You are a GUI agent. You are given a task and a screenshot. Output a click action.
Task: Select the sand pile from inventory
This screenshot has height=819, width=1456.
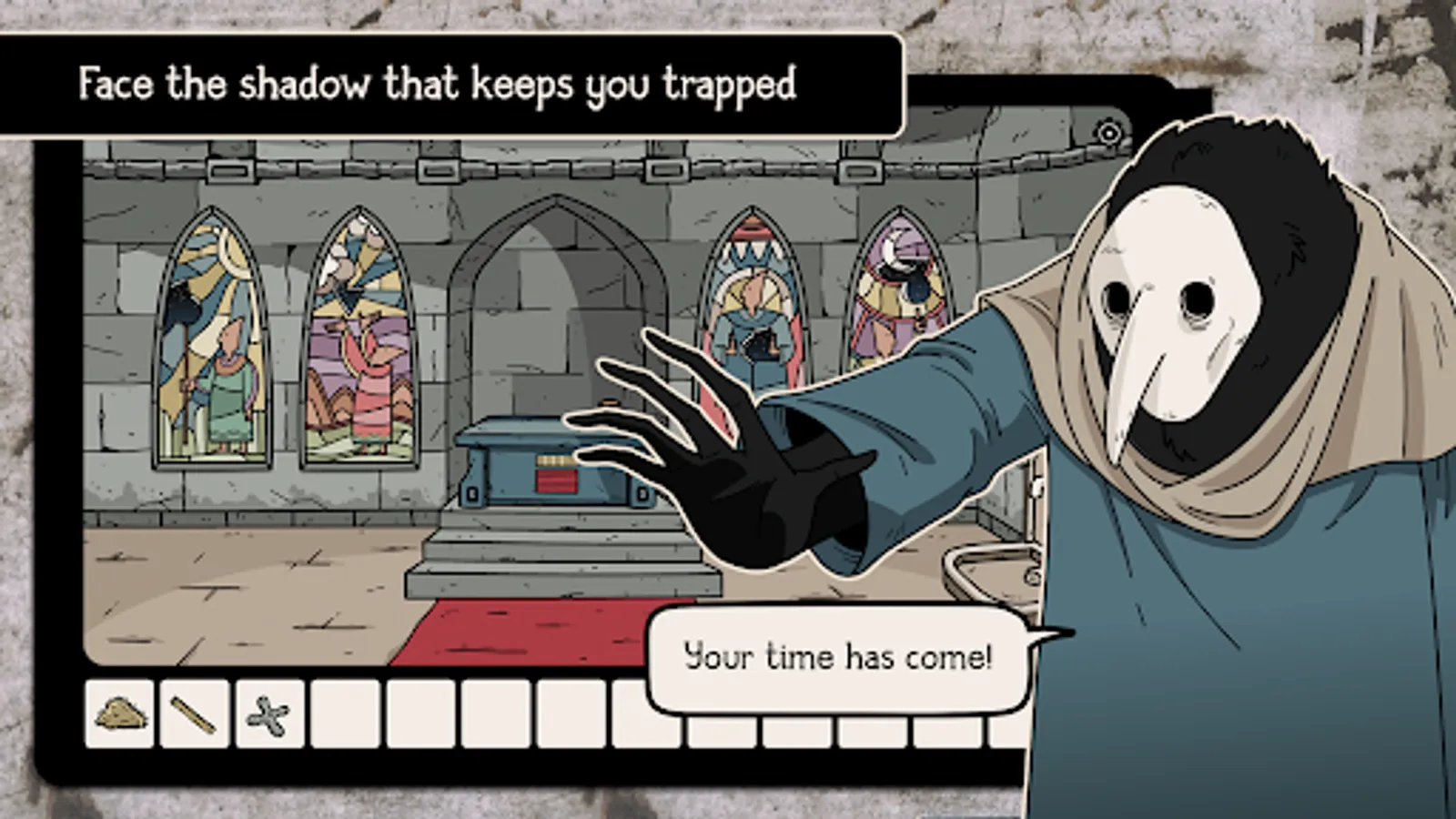pyautogui.click(x=118, y=716)
